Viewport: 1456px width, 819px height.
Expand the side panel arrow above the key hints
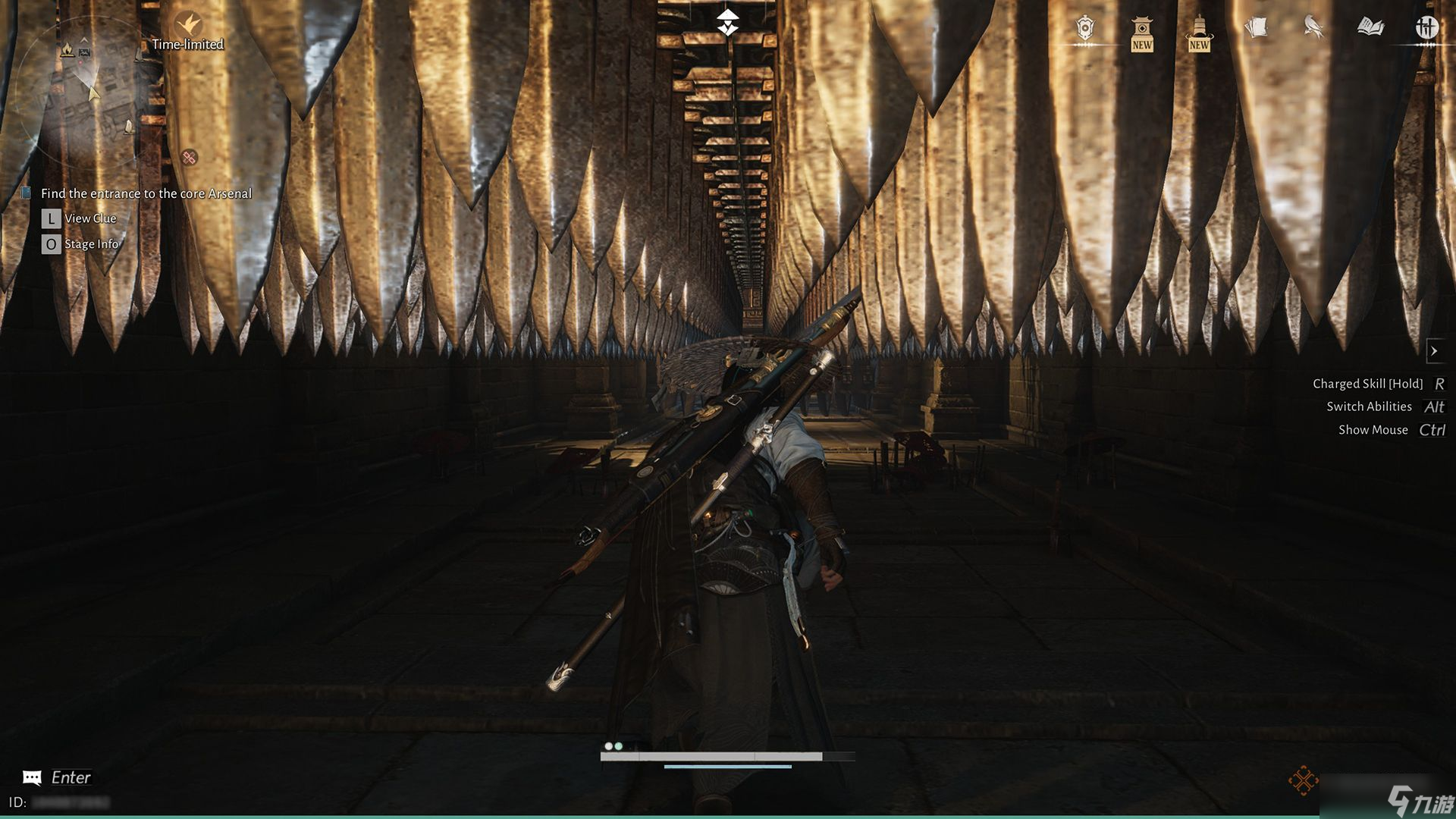(1434, 351)
